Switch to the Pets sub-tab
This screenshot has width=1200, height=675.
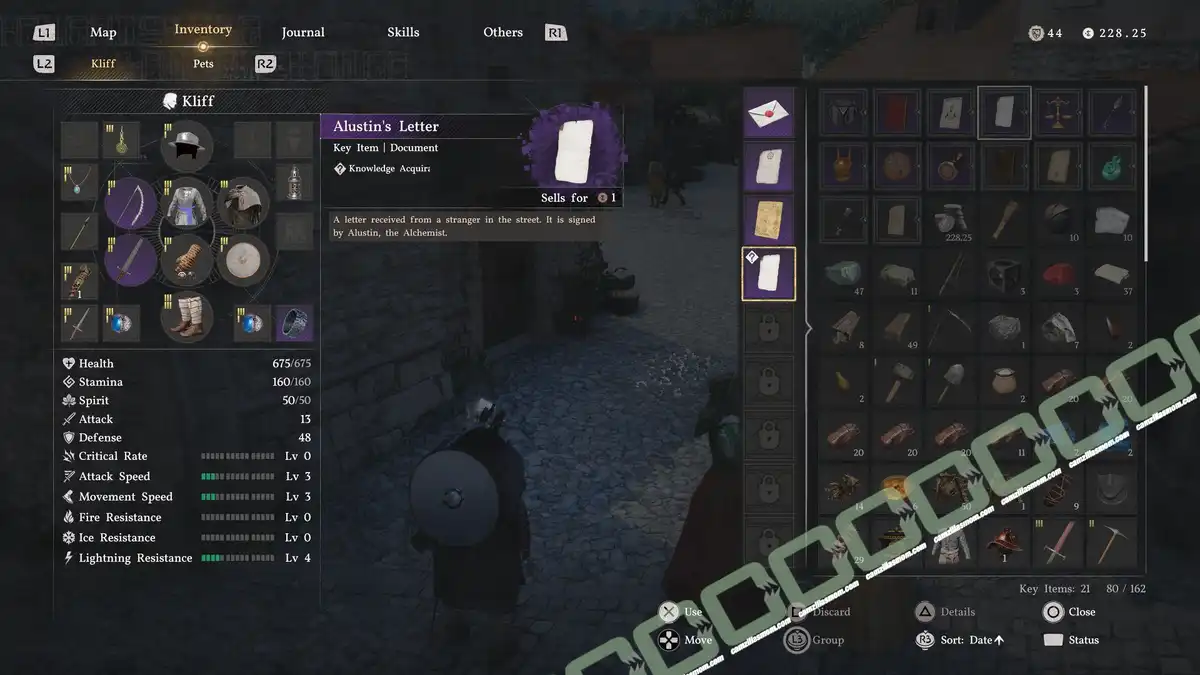203,64
